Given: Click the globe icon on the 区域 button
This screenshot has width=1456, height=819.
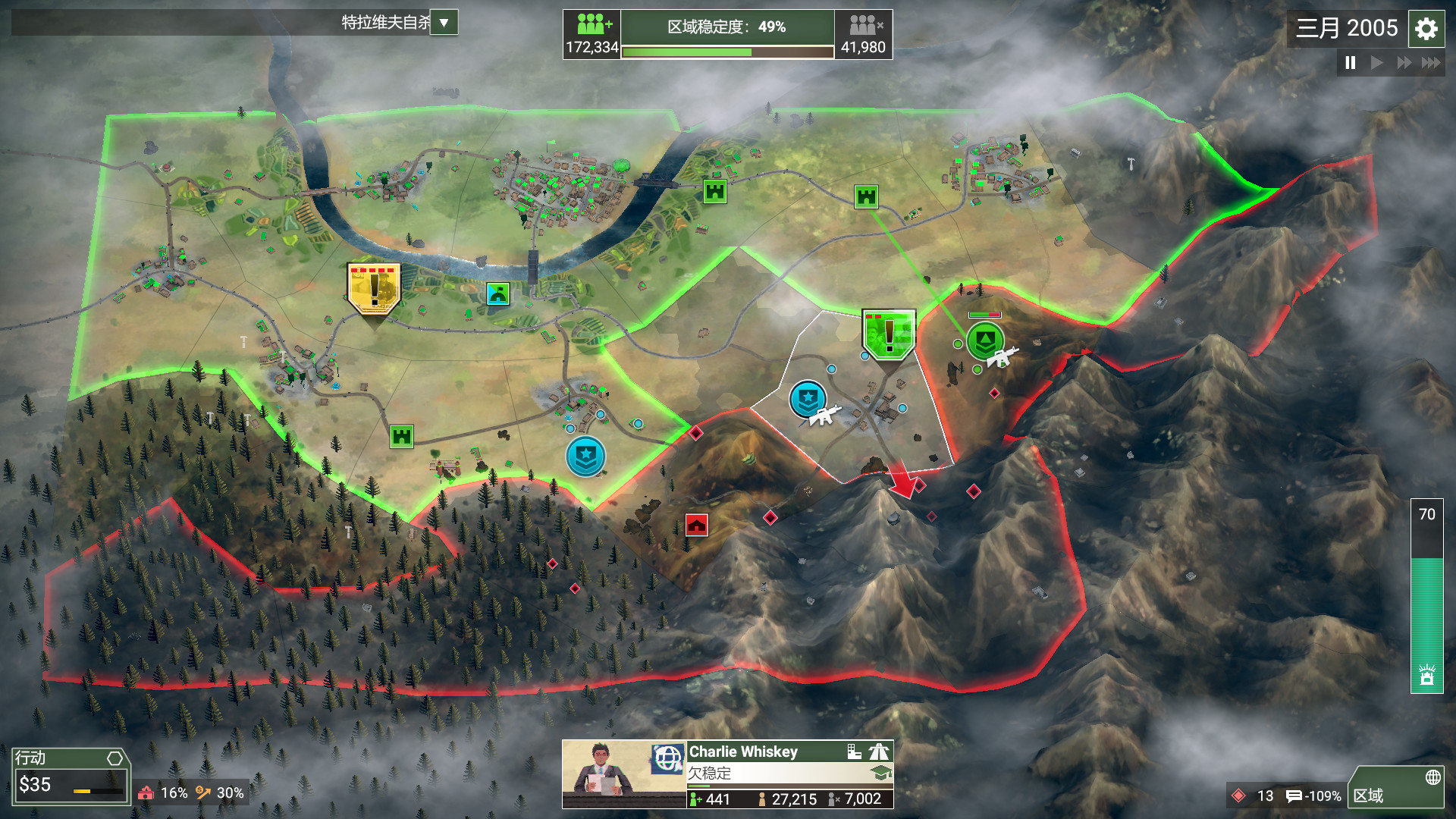Looking at the screenshot, I should click(1434, 777).
